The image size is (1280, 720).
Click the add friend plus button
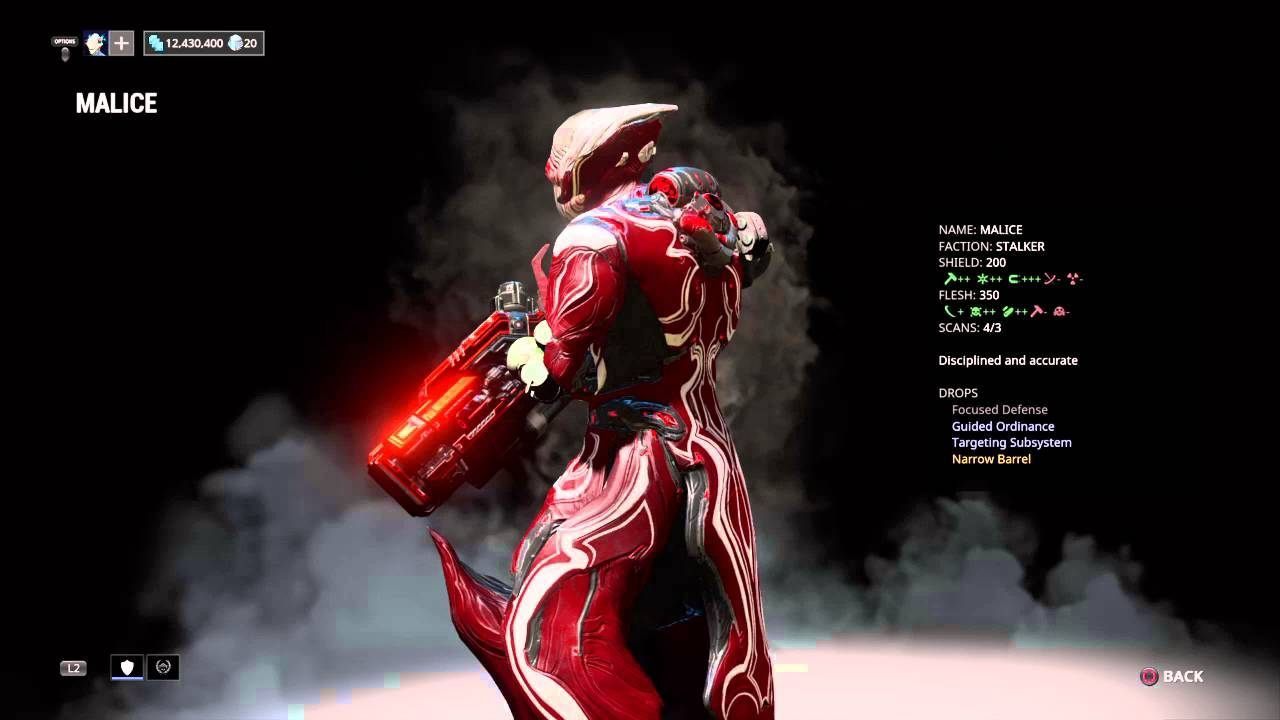pos(120,43)
